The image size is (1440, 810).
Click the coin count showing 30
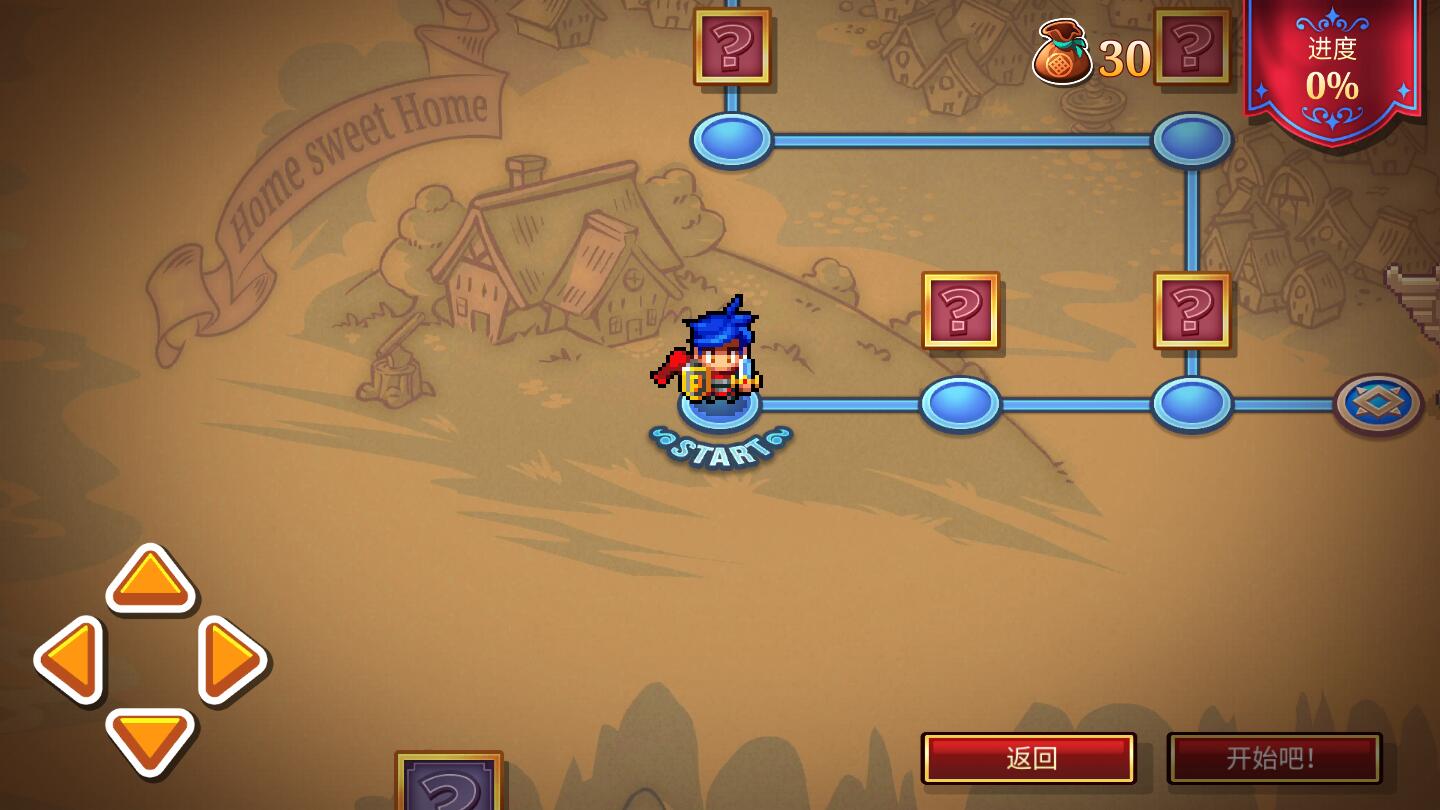(x=1124, y=58)
